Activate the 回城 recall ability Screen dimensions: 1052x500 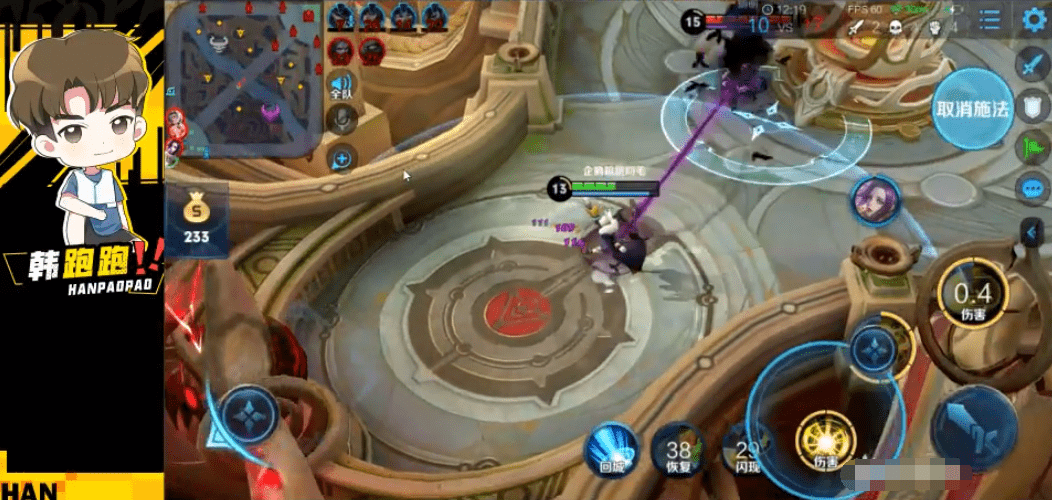coord(612,447)
